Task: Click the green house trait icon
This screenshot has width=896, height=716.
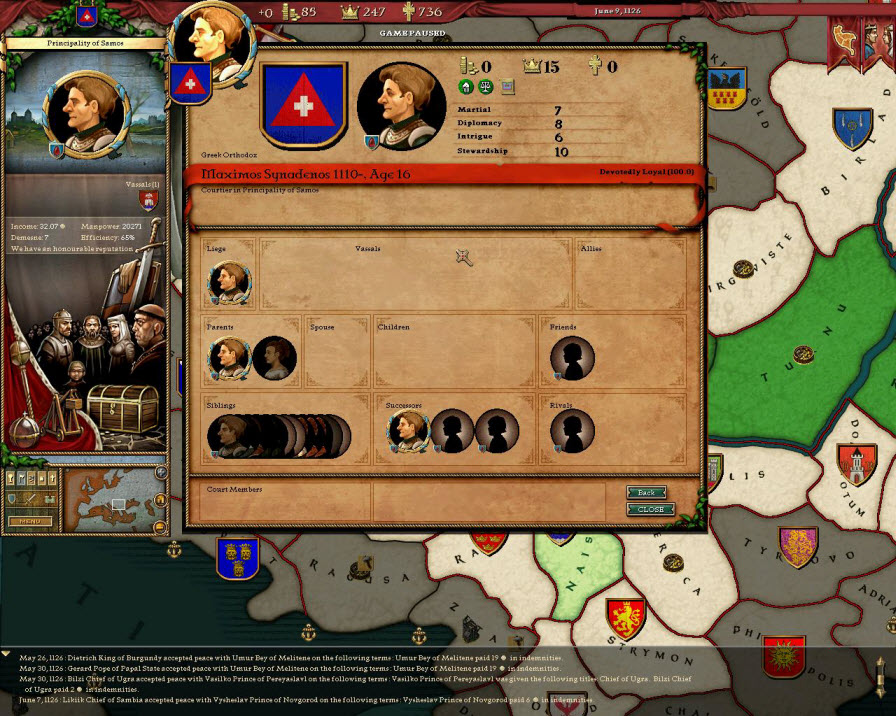Action: pyautogui.click(x=465, y=87)
